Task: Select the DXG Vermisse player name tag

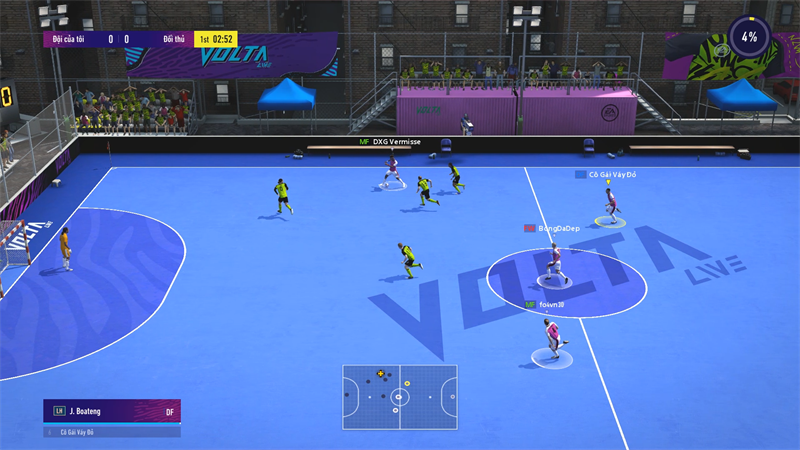Action: pos(393,142)
